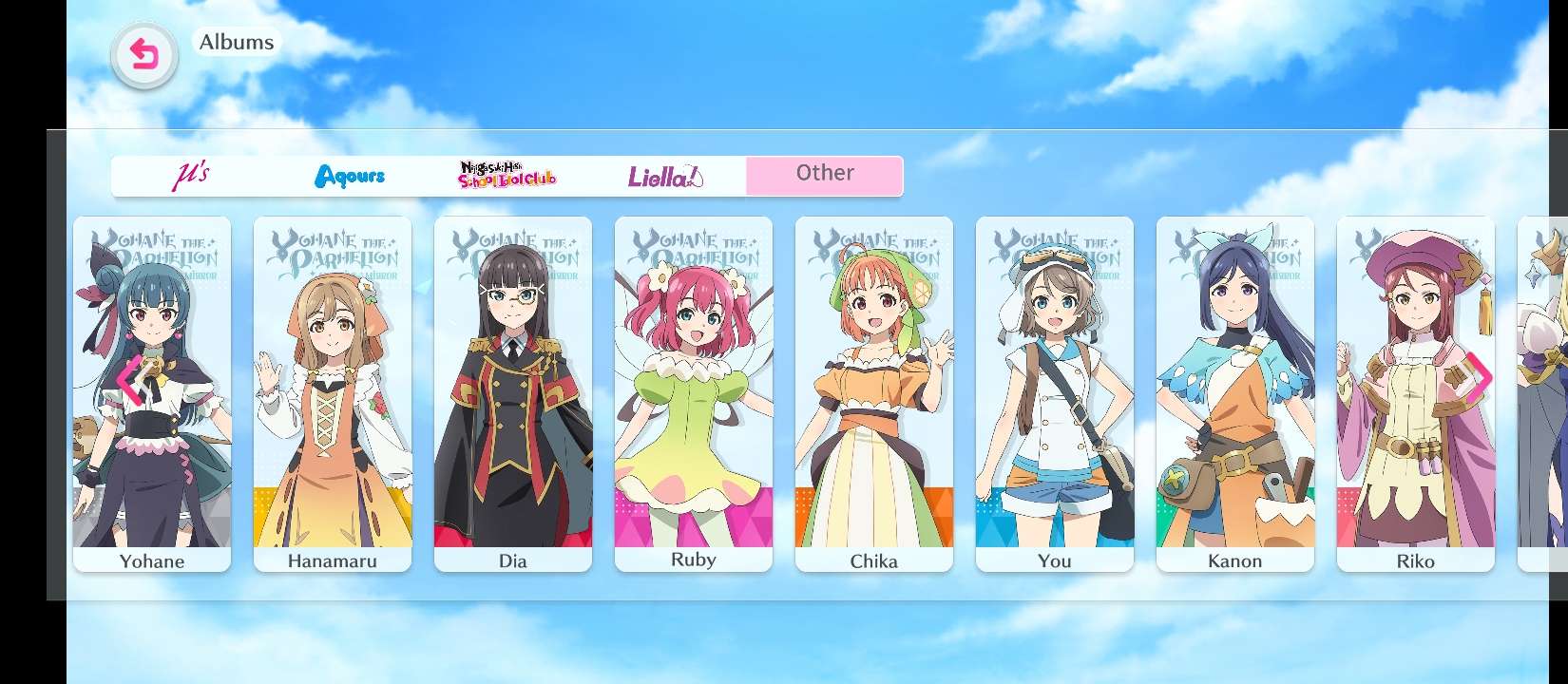
Task: Select the Nijigasaki School Idol Club tab
Action: click(507, 176)
